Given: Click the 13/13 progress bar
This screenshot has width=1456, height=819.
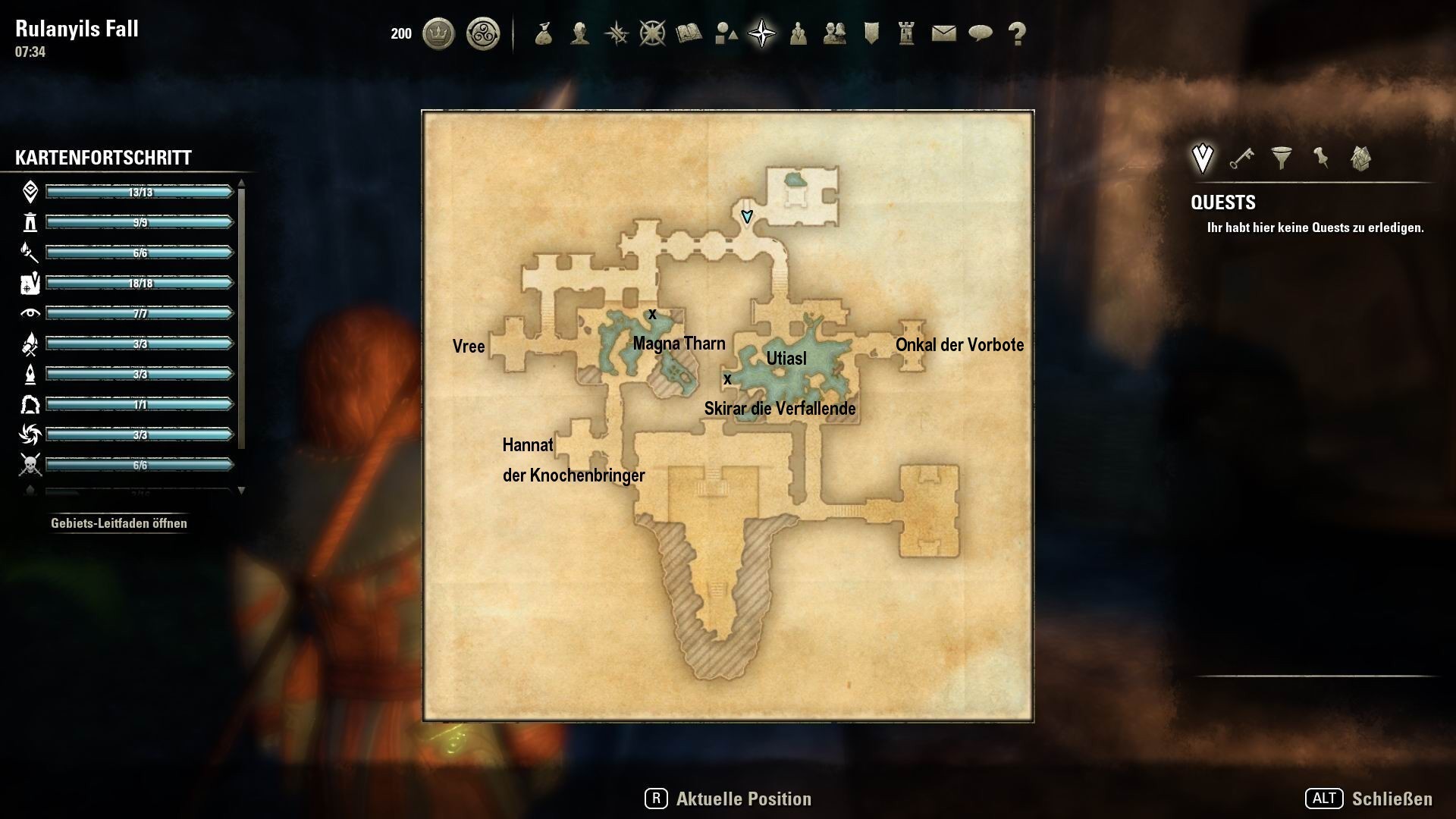Looking at the screenshot, I should pyautogui.click(x=139, y=192).
